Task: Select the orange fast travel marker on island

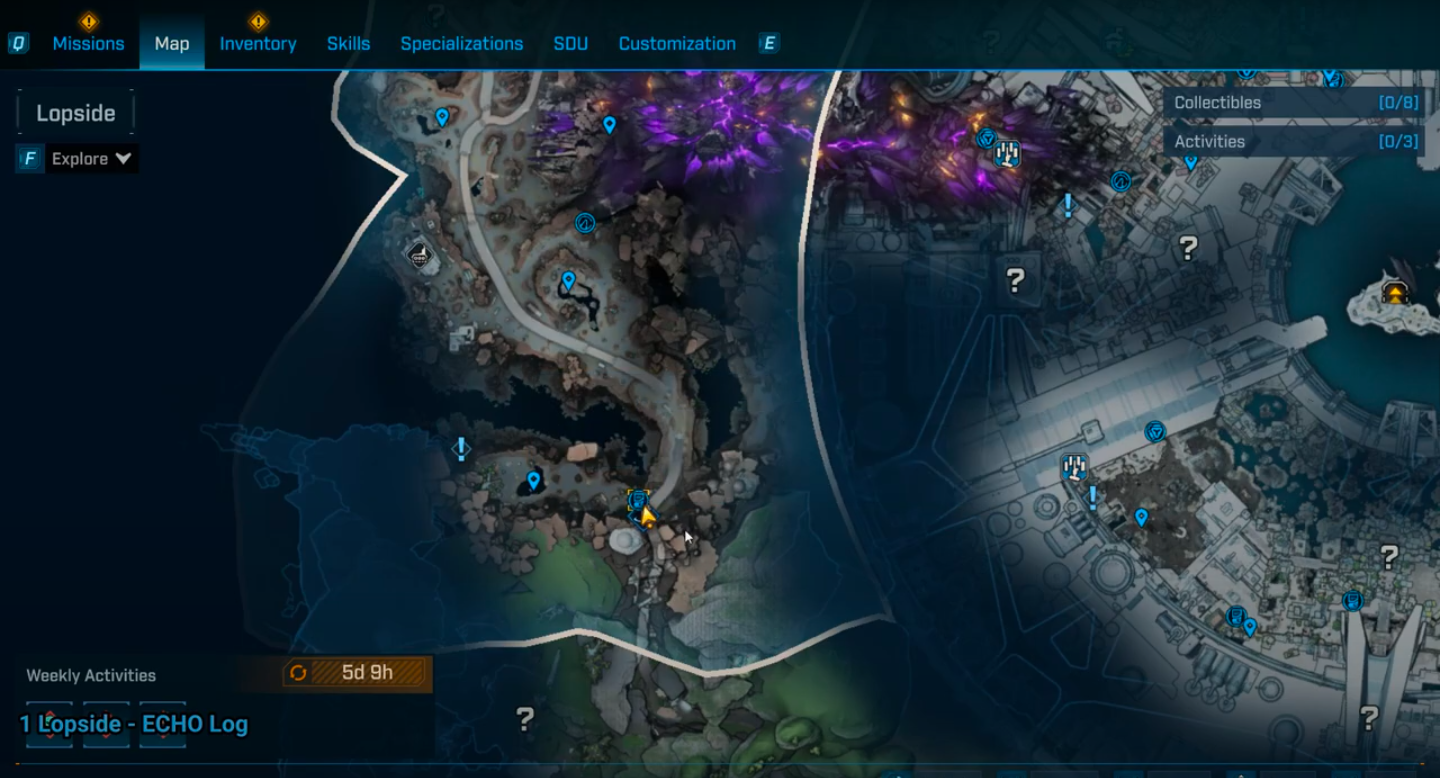Action: click(x=1395, y=292)
